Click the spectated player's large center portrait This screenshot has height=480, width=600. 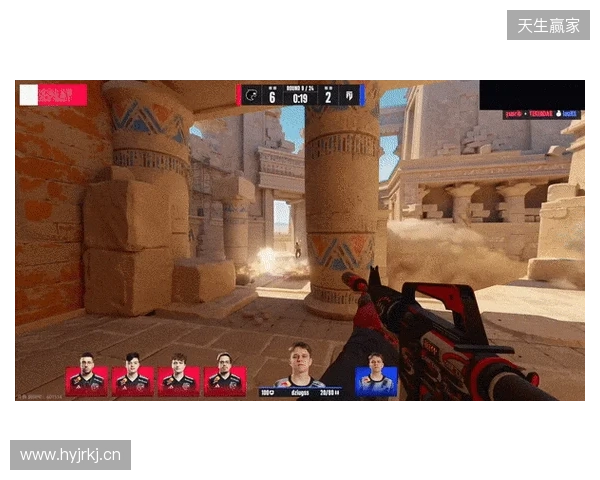pos(299,366)
